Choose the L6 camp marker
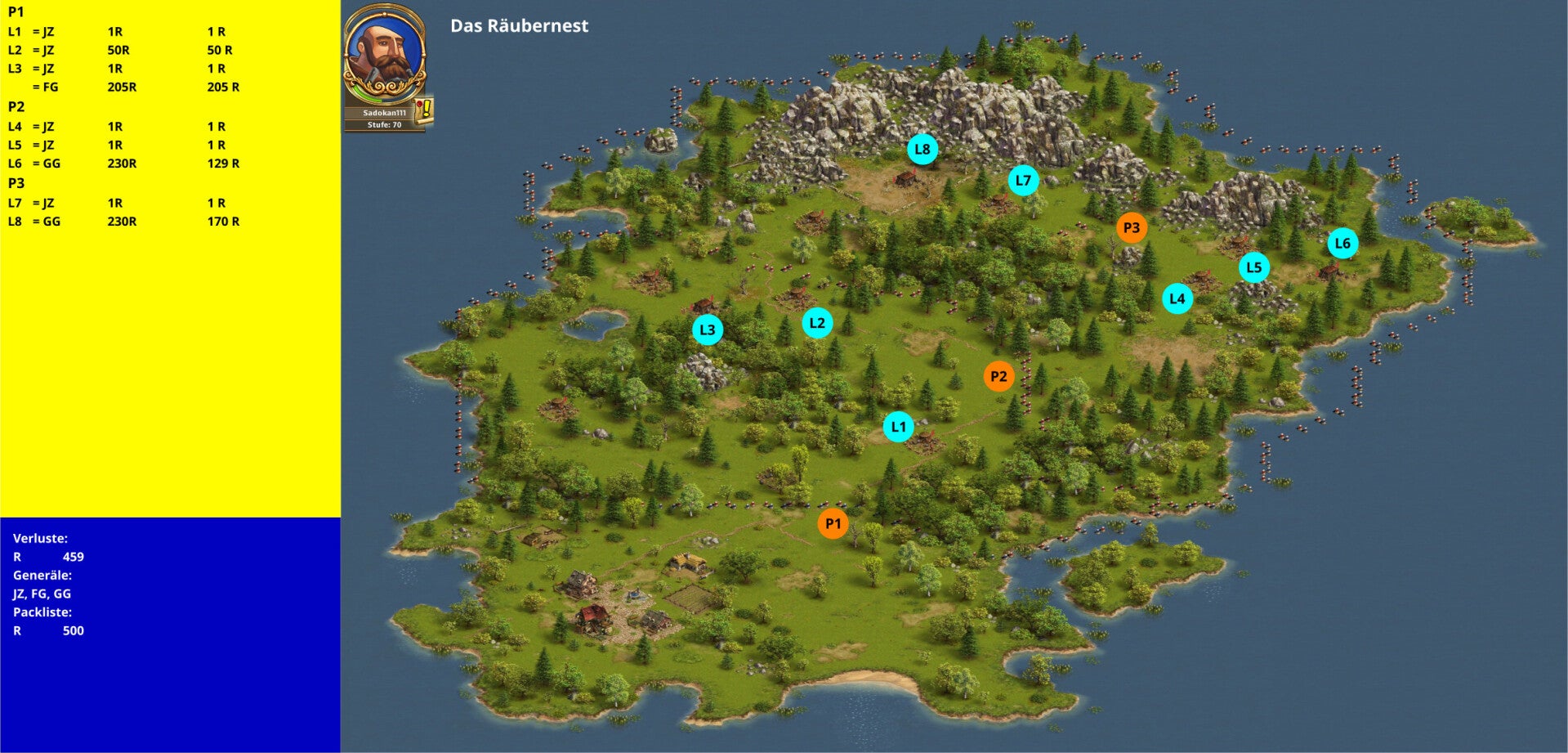Image resolution: width=1568 pixels, height=753 pixels. [x=1342, y=243]
